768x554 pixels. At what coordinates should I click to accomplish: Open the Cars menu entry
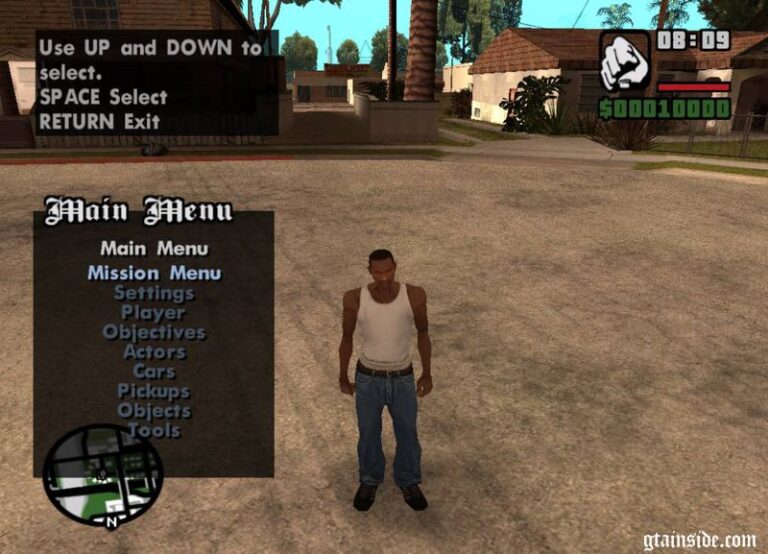click(154, 371)
